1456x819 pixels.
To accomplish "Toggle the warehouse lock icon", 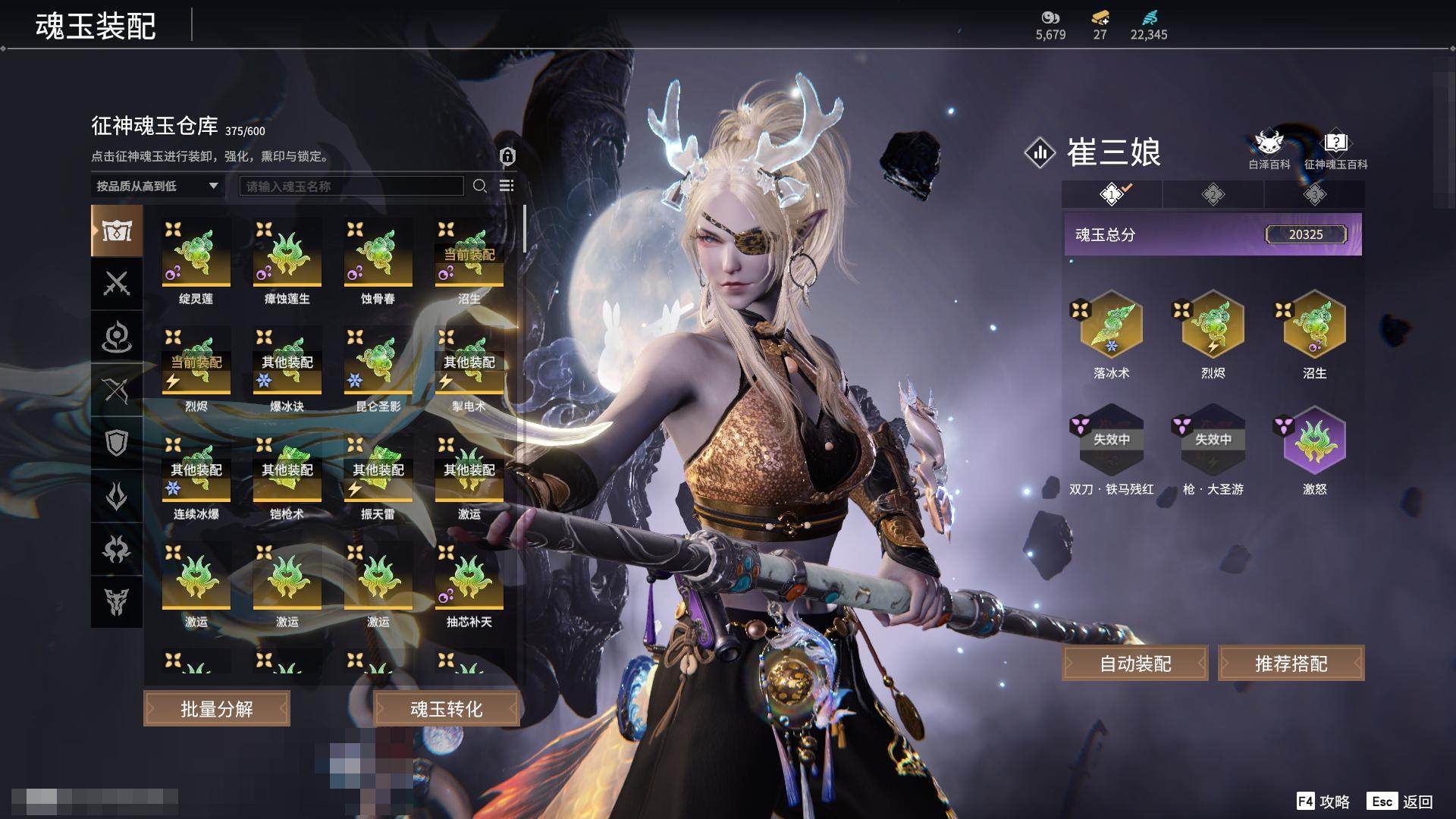I will pos(507,157).
